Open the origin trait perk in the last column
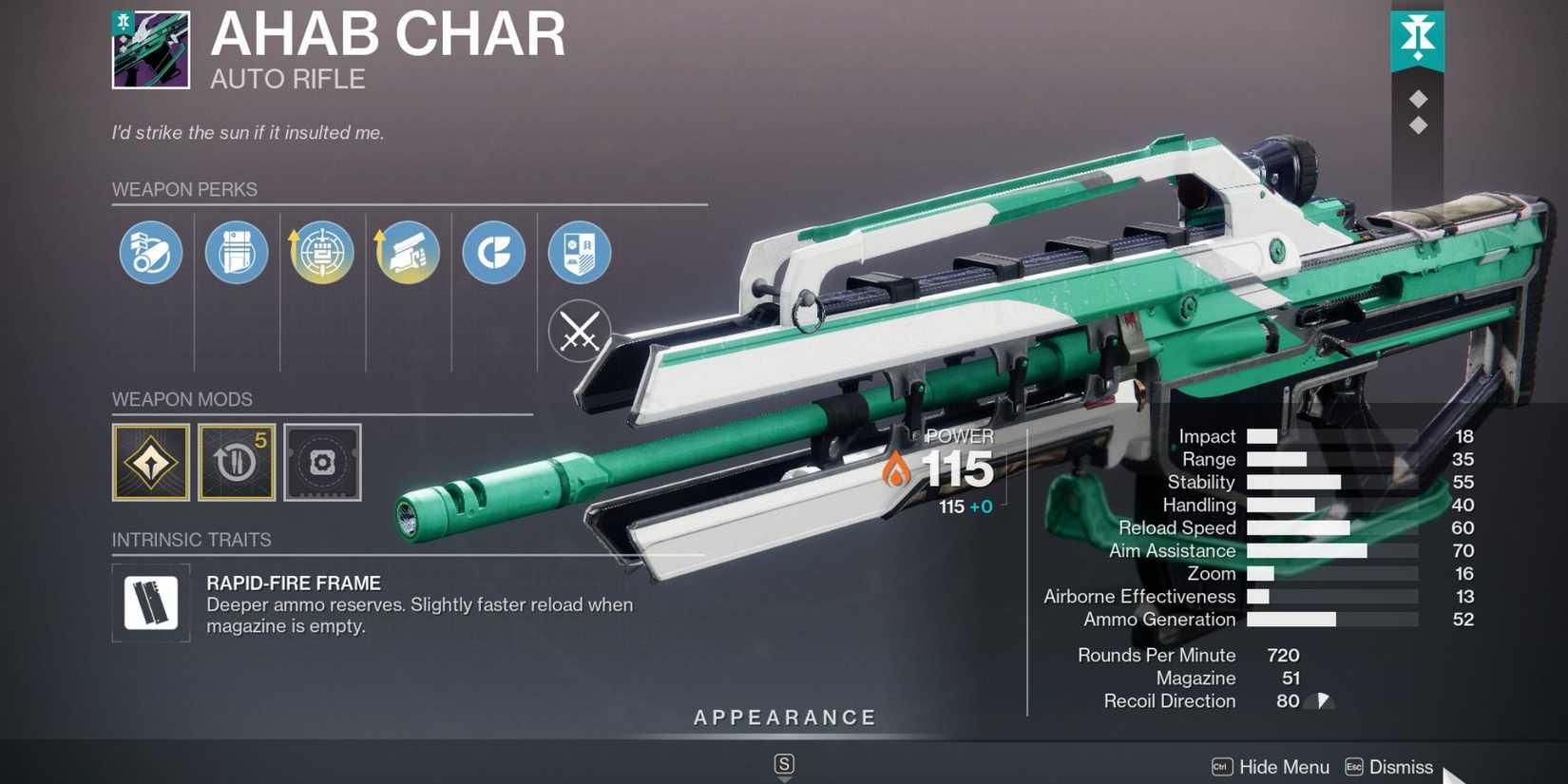Screen dimensions: 1568x784 [x=580, y=252]
